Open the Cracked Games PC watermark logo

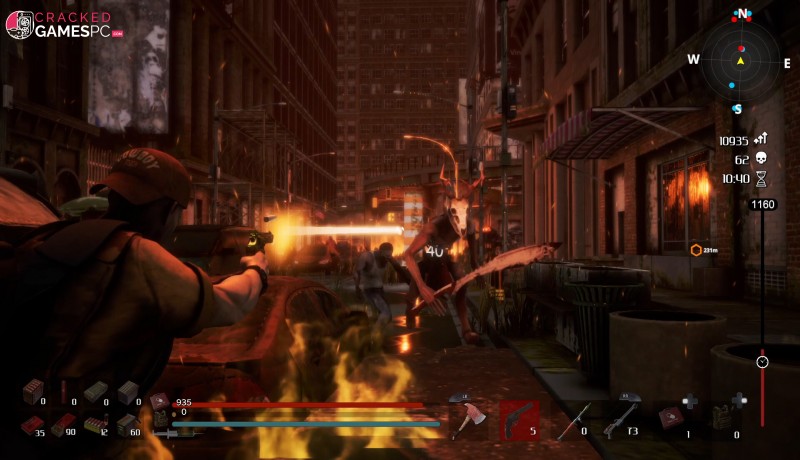62,24
